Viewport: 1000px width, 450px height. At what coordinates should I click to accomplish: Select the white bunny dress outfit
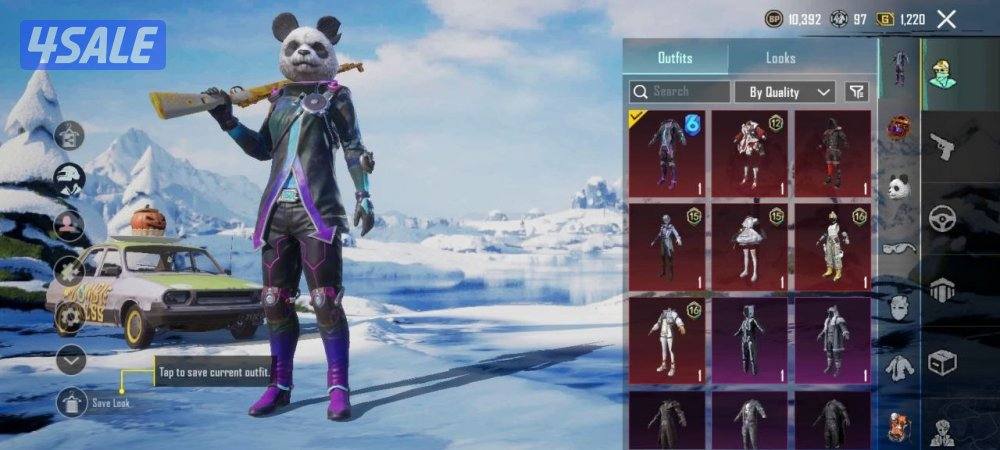pyautogui.click(x=750, y=245)
